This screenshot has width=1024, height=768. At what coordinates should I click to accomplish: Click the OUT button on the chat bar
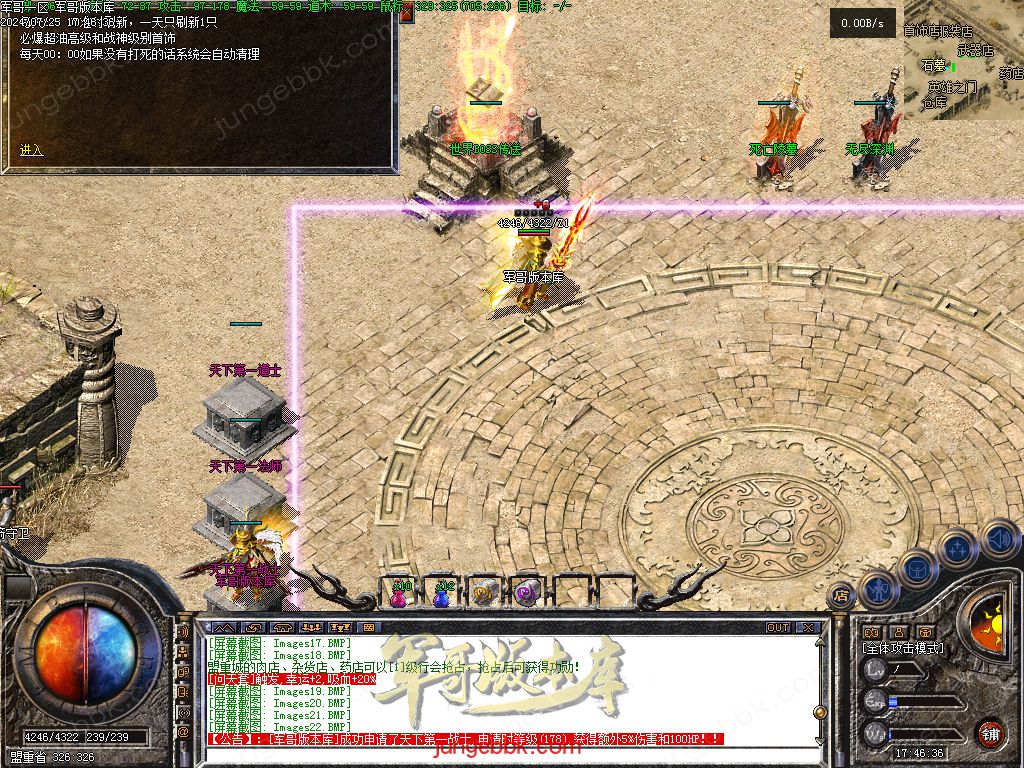tap(778, 628)
